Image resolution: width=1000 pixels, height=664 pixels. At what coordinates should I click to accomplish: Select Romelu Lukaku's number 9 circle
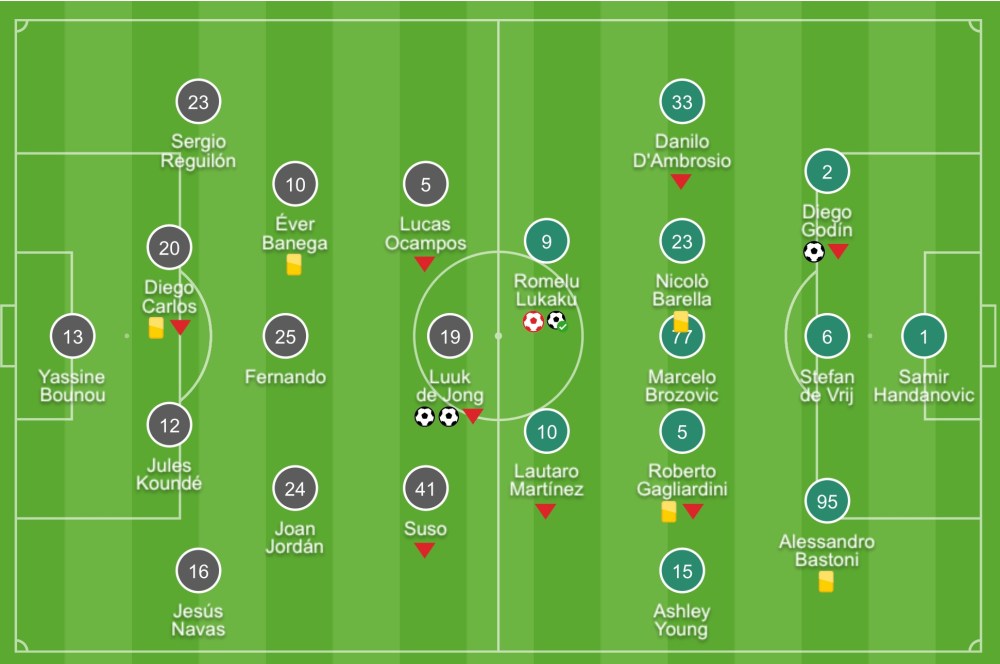547,241
